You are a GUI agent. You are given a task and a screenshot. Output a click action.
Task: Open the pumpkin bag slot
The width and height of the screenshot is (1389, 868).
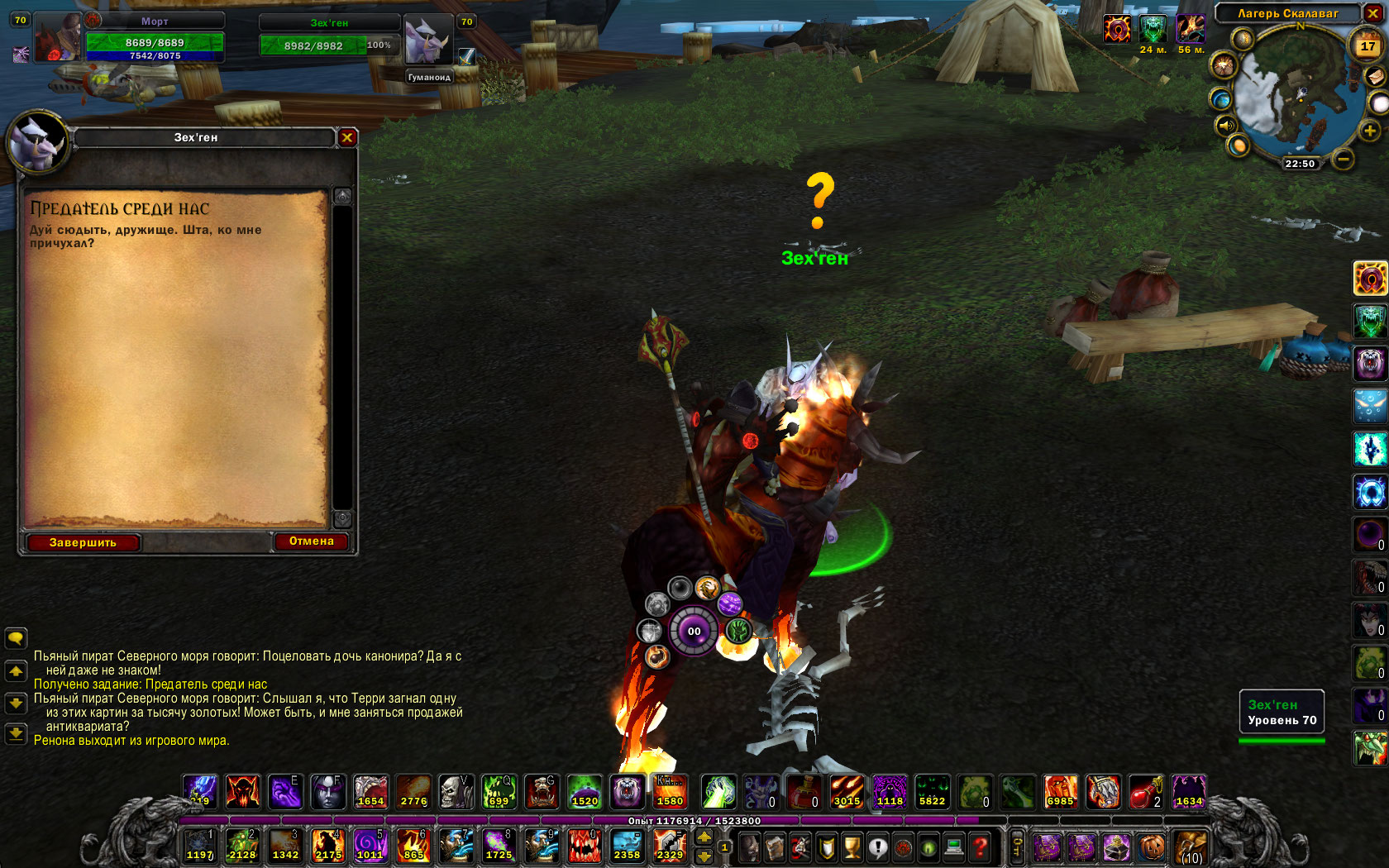tap(1152, 847)
